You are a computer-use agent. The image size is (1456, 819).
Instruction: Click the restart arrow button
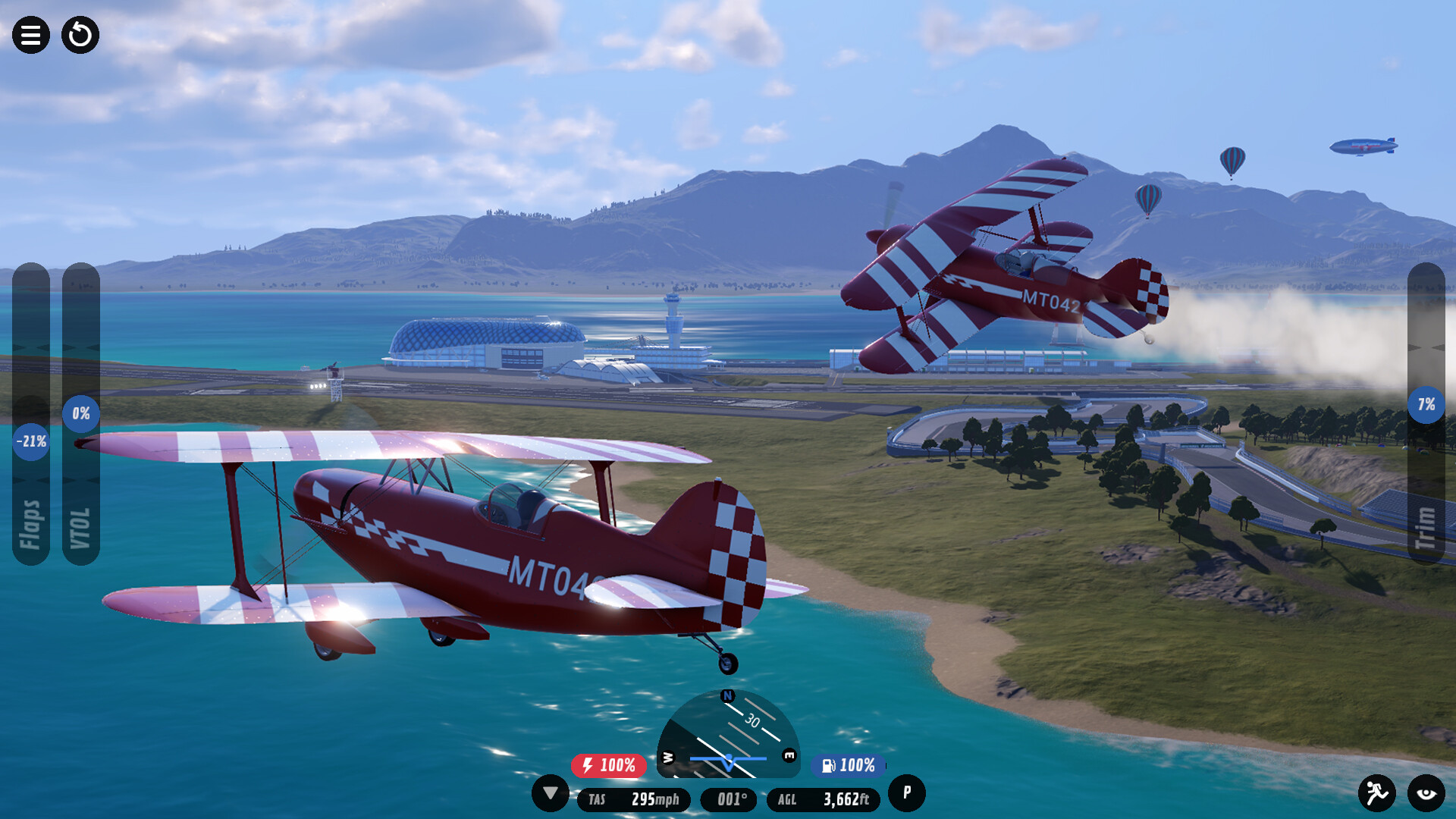[80, 35]
